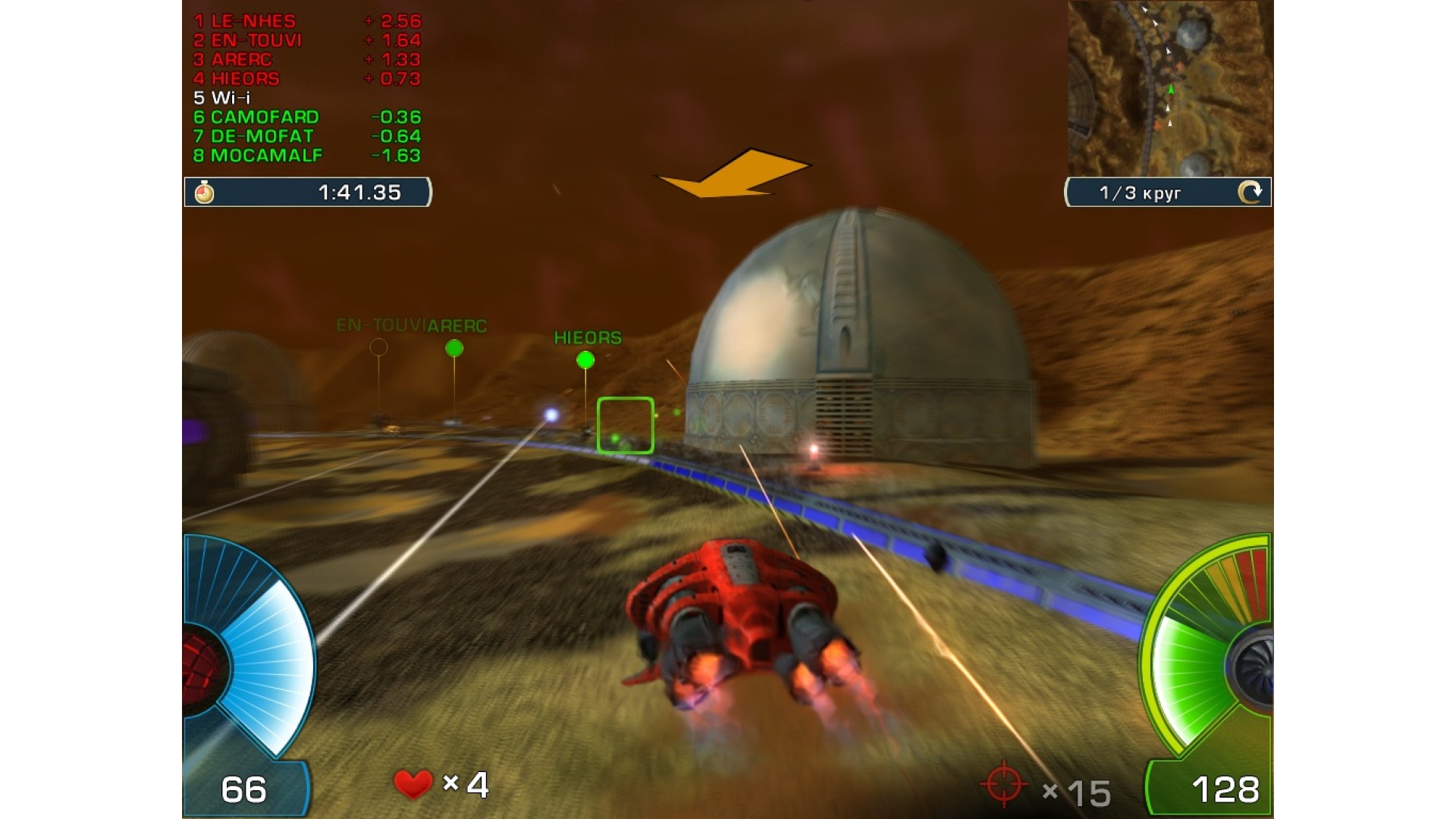Click the green targeting square on the track
The height and width of the screenshot is (819, 1456).
624,425
